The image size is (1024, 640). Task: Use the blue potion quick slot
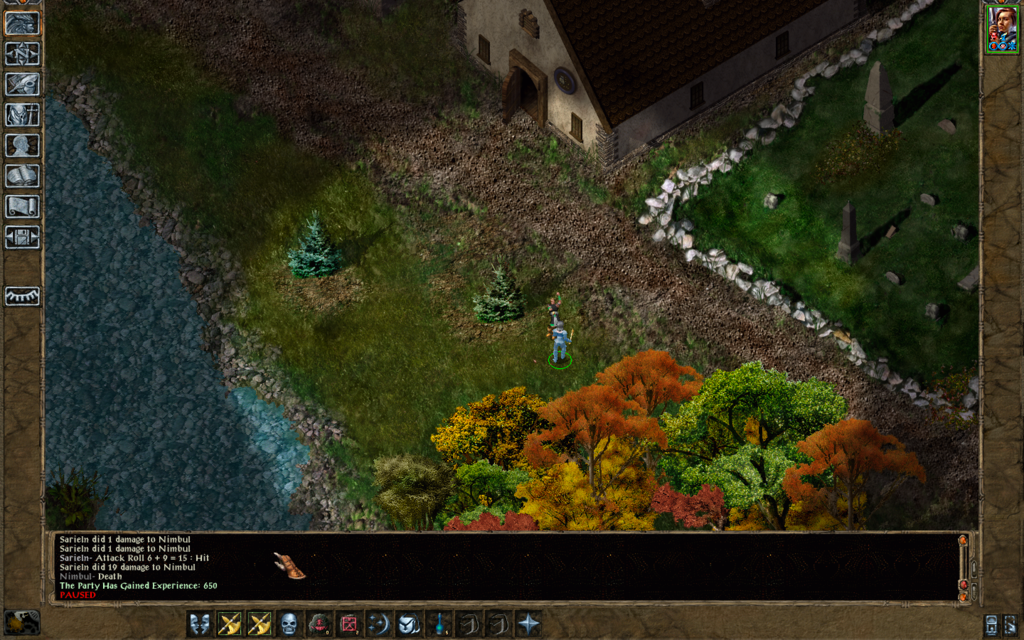438,624
